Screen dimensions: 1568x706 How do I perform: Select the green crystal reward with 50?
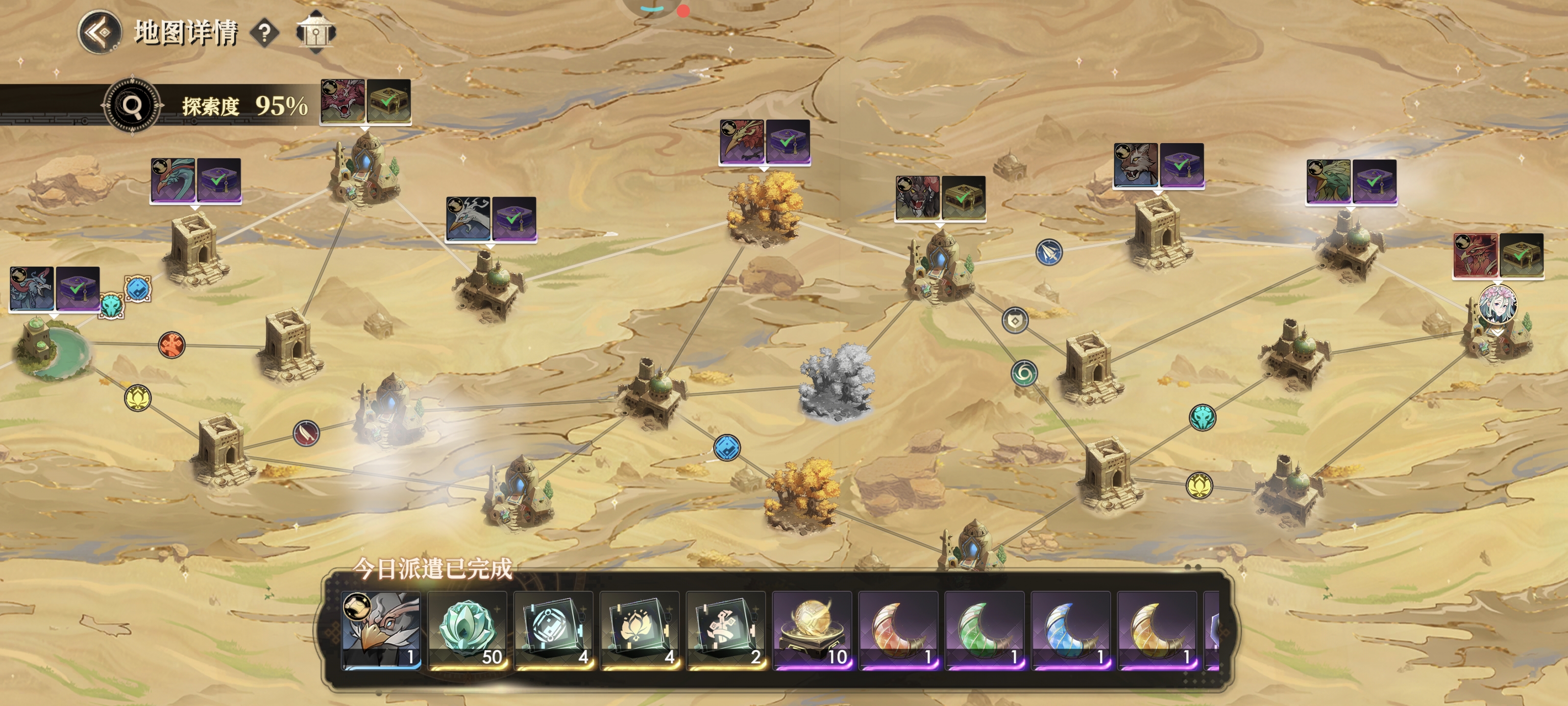pyautogui.click(x=467, y=631)
